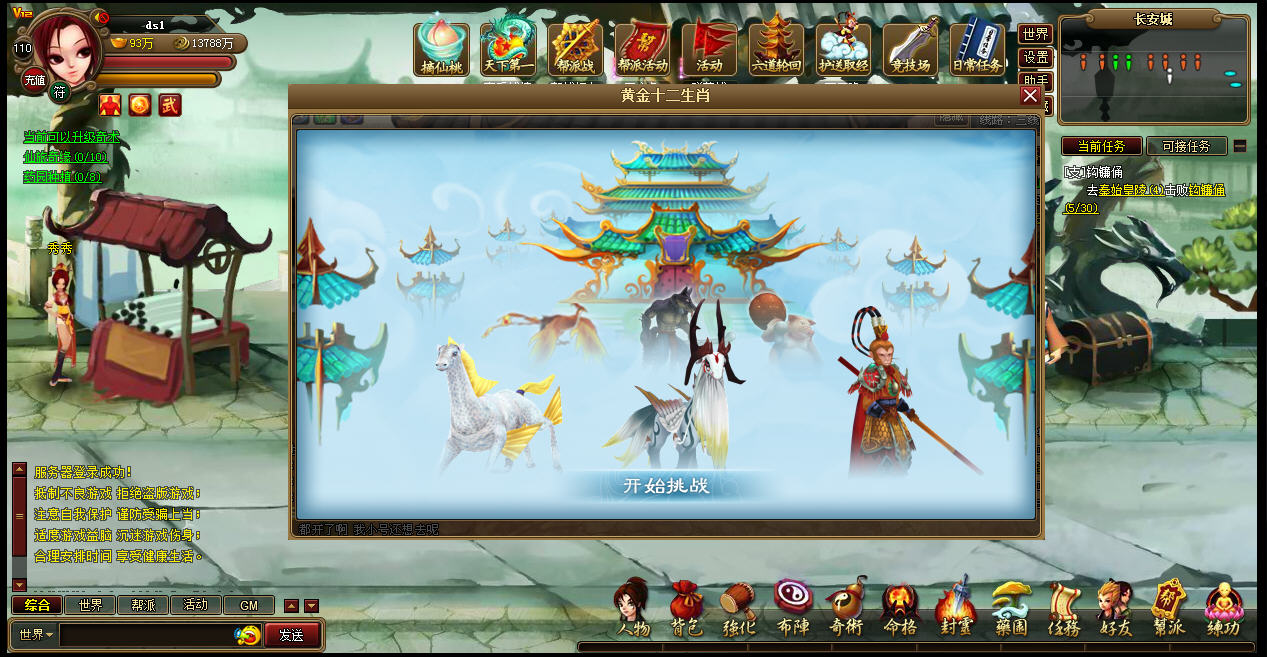Open the 练功 training menu

(1223, 609)
